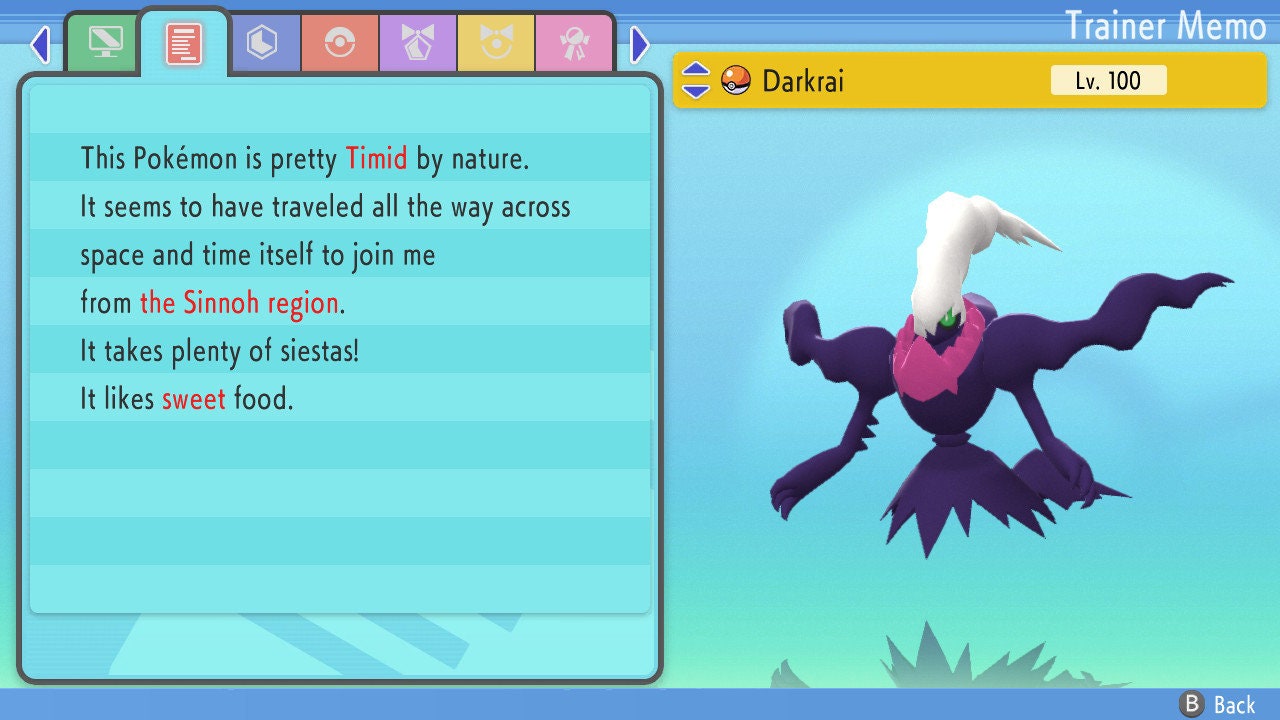The width and height of the screenshot is (1280, 720).
Task: Select the red Trainer Memo tab
Action: click(183, 43)
